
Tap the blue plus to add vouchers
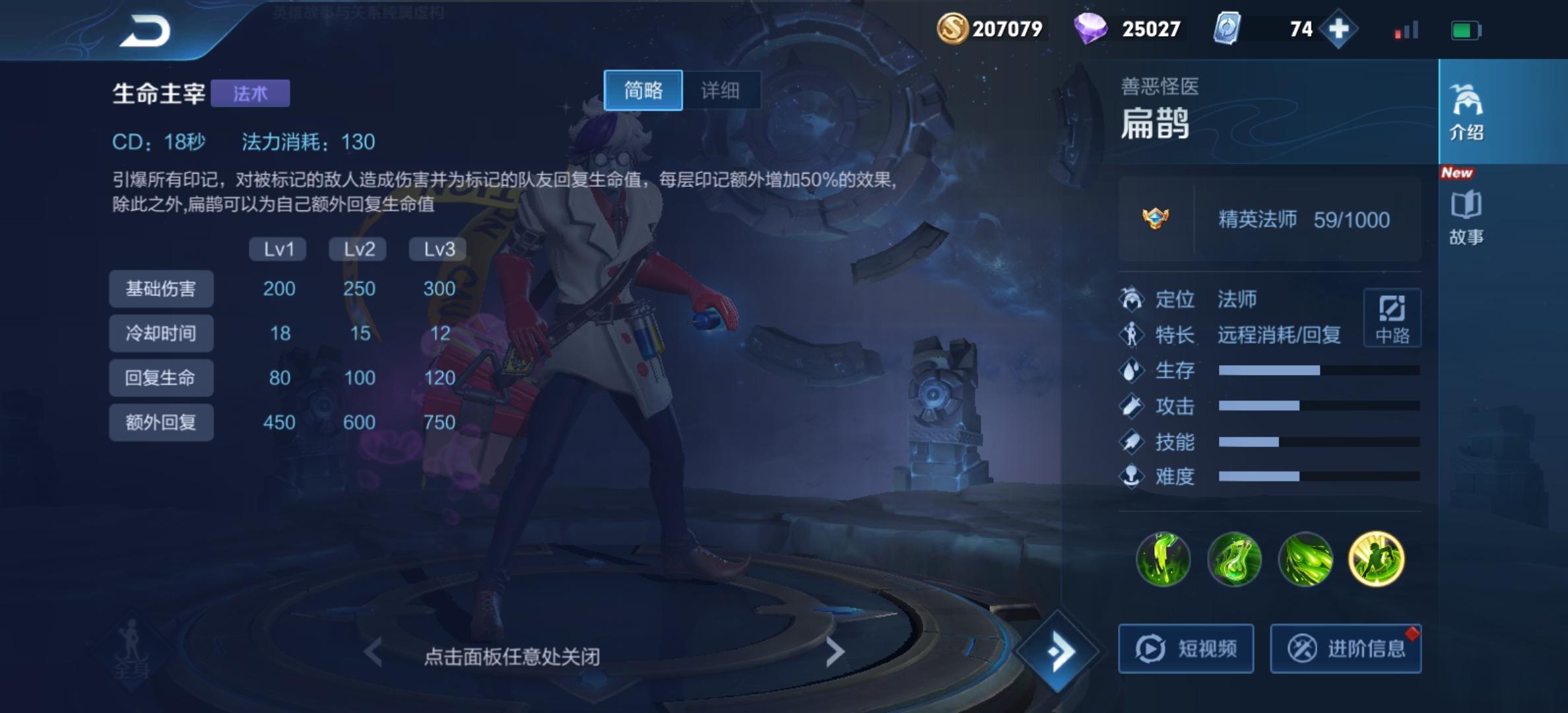click(1338, 28)
